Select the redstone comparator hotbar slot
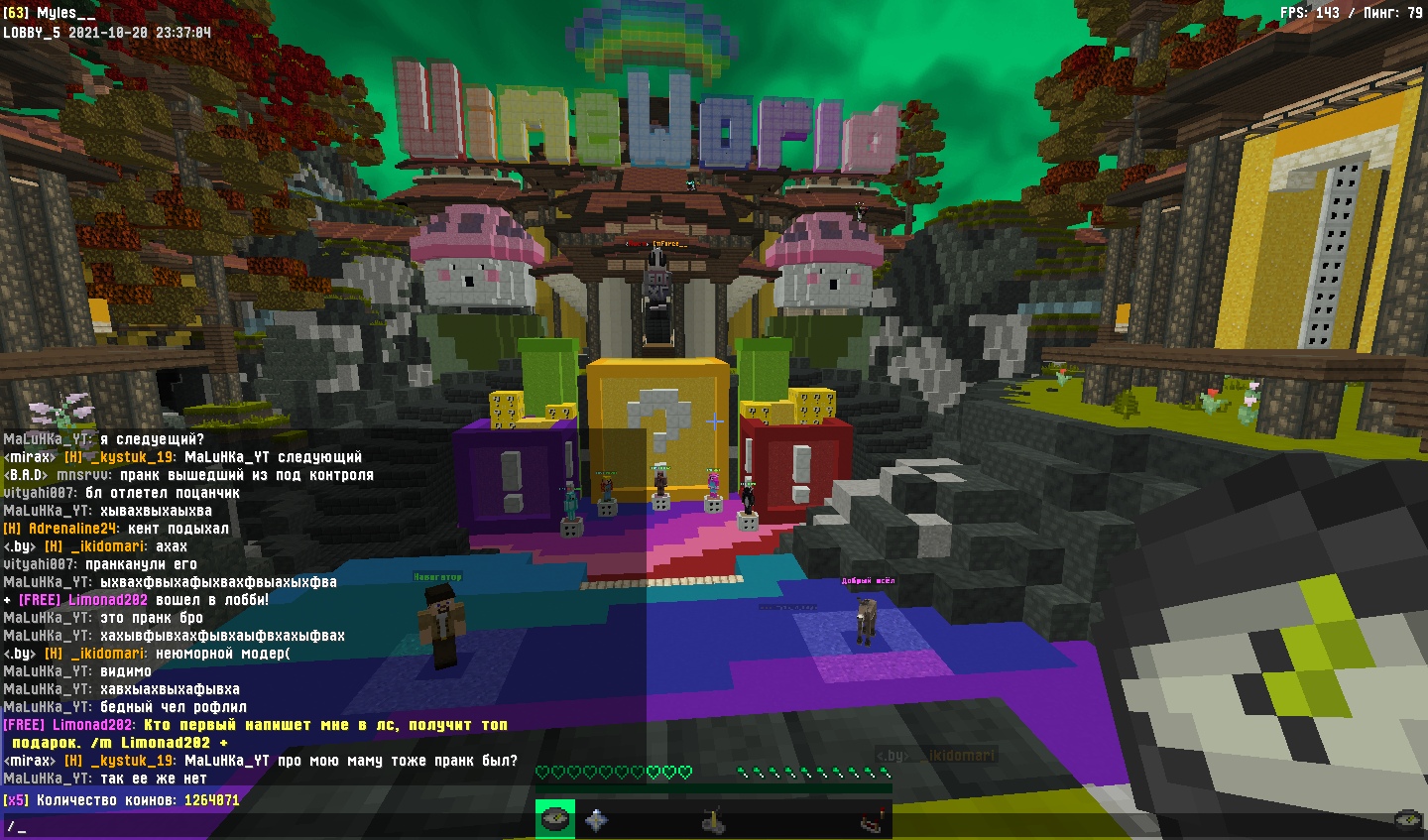Viewport: 1428px width, 840px height. tap(871, 820)
